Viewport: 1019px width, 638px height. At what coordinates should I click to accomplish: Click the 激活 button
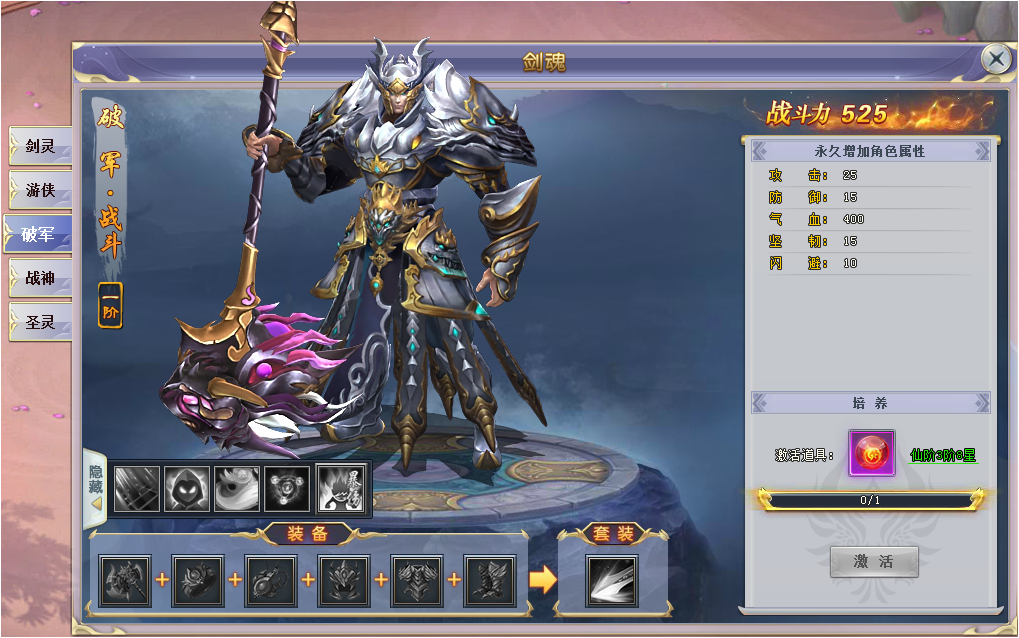pyautogui.click(x=873, y=561)
